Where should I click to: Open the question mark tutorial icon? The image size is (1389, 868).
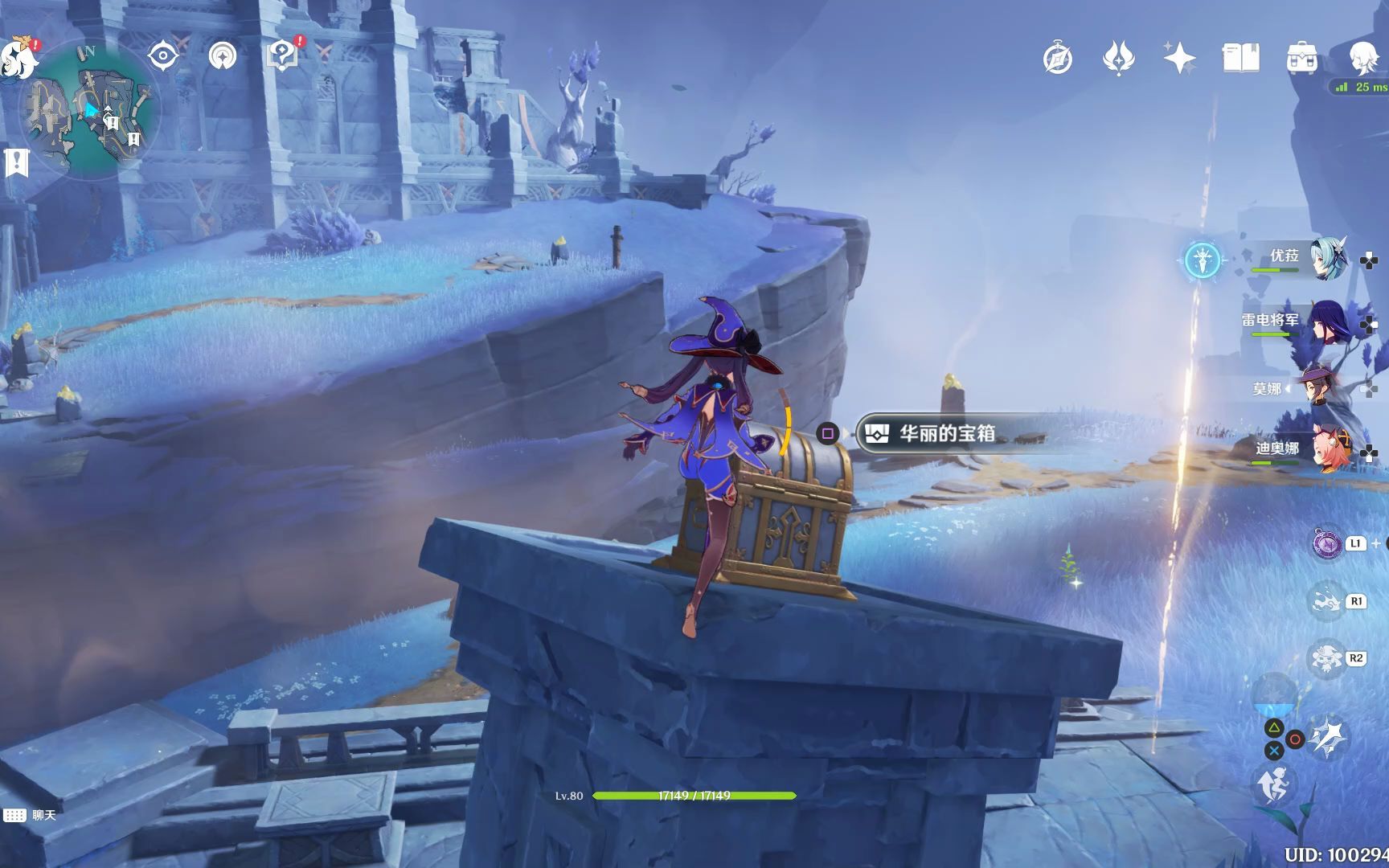pyautogui.click(x=282, y=55)
